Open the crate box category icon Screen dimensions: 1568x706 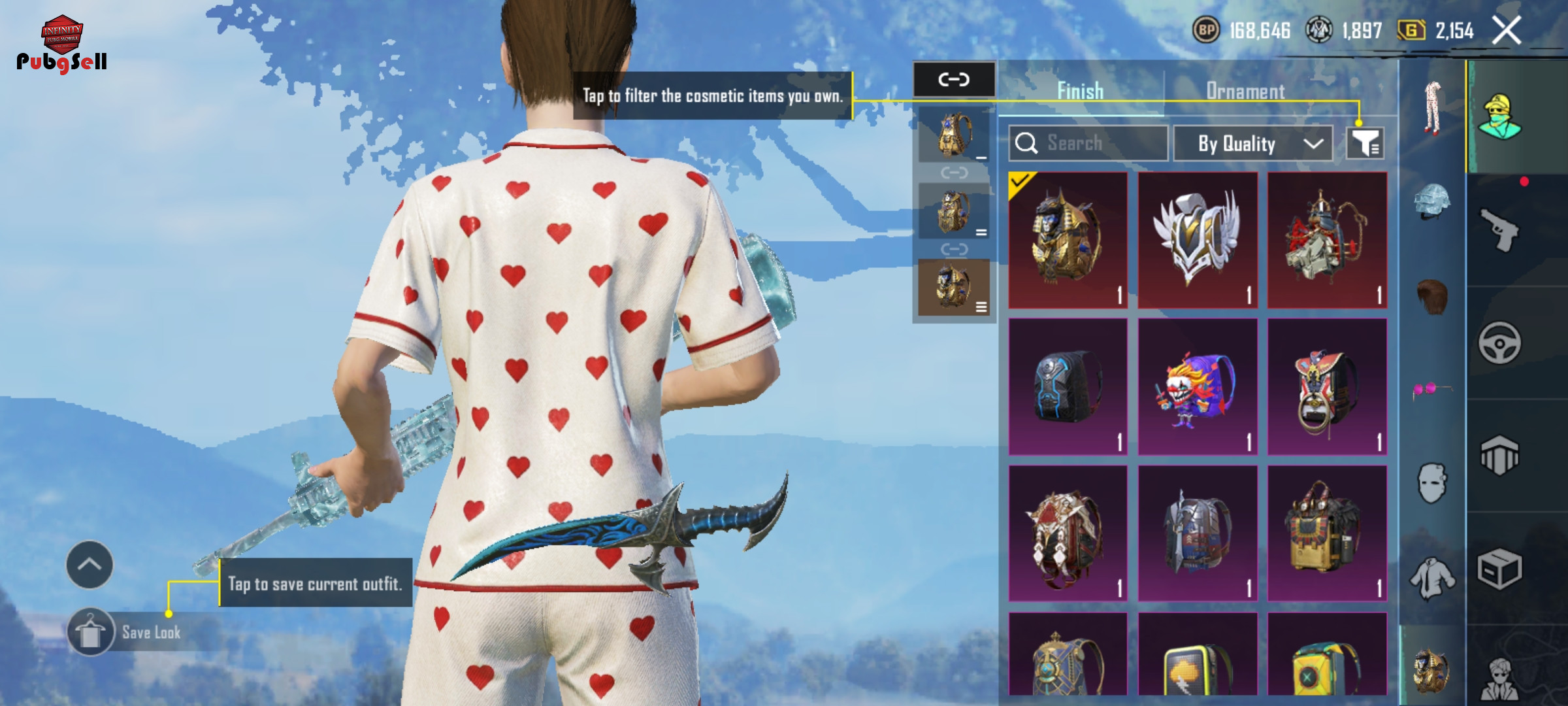pyautogui.click(x=1499, y=569)
